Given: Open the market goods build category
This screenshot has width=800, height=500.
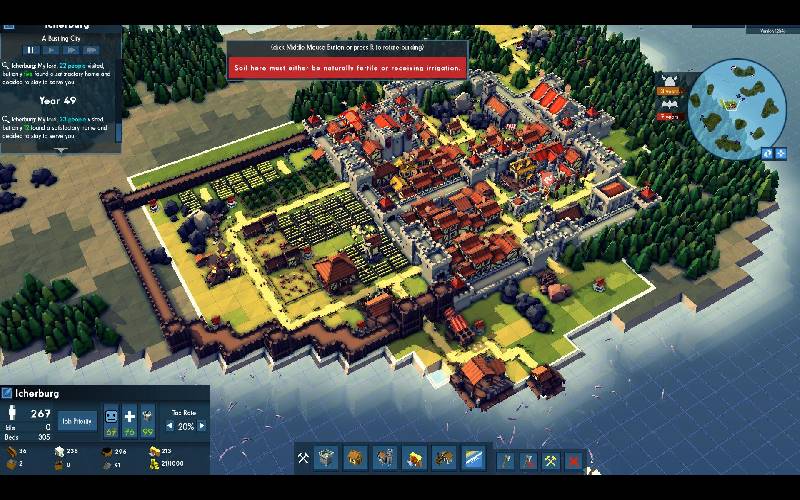Looking at the screenshot, I should pyautogui.click(x=413, y=458).
